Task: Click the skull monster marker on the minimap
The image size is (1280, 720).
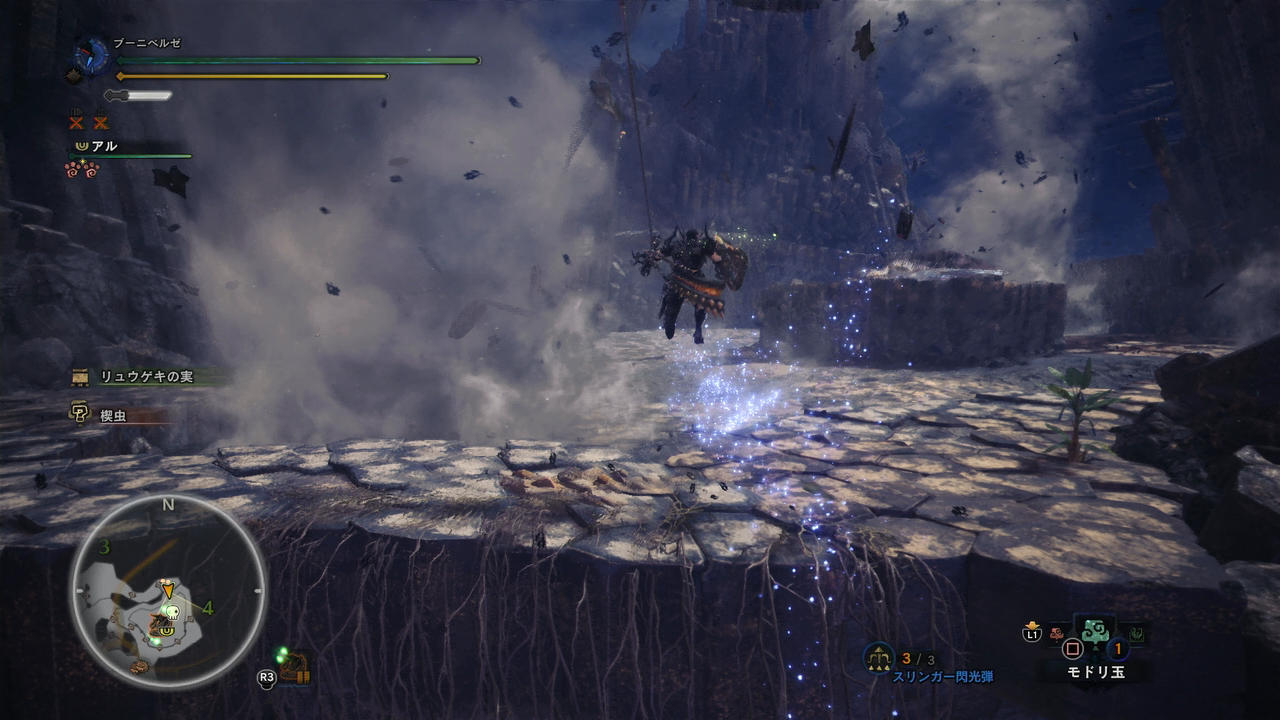Action: [171, 612]
